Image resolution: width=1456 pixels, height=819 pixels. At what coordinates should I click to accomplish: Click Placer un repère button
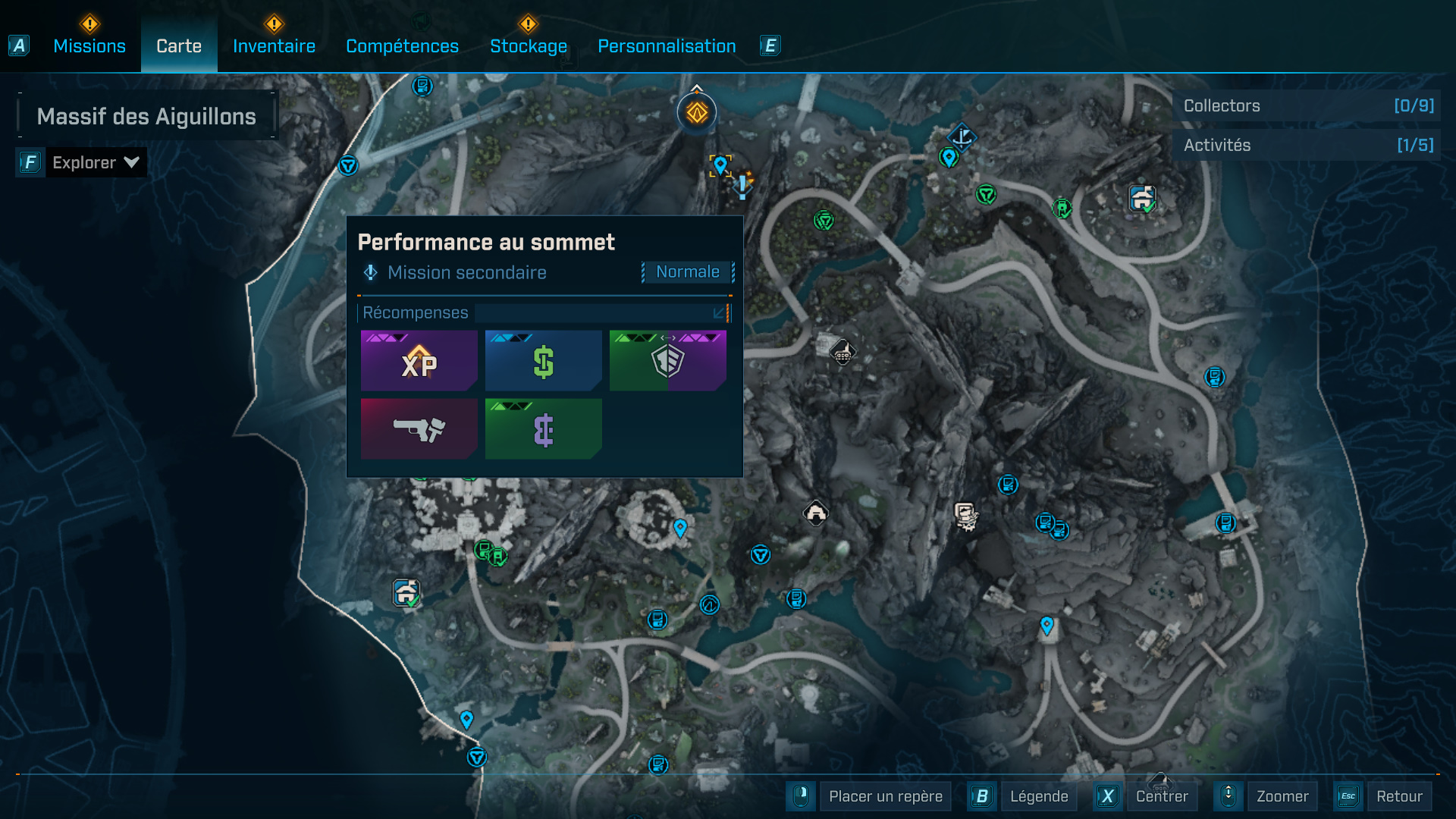pyautogui.click(x=885, y=796)
